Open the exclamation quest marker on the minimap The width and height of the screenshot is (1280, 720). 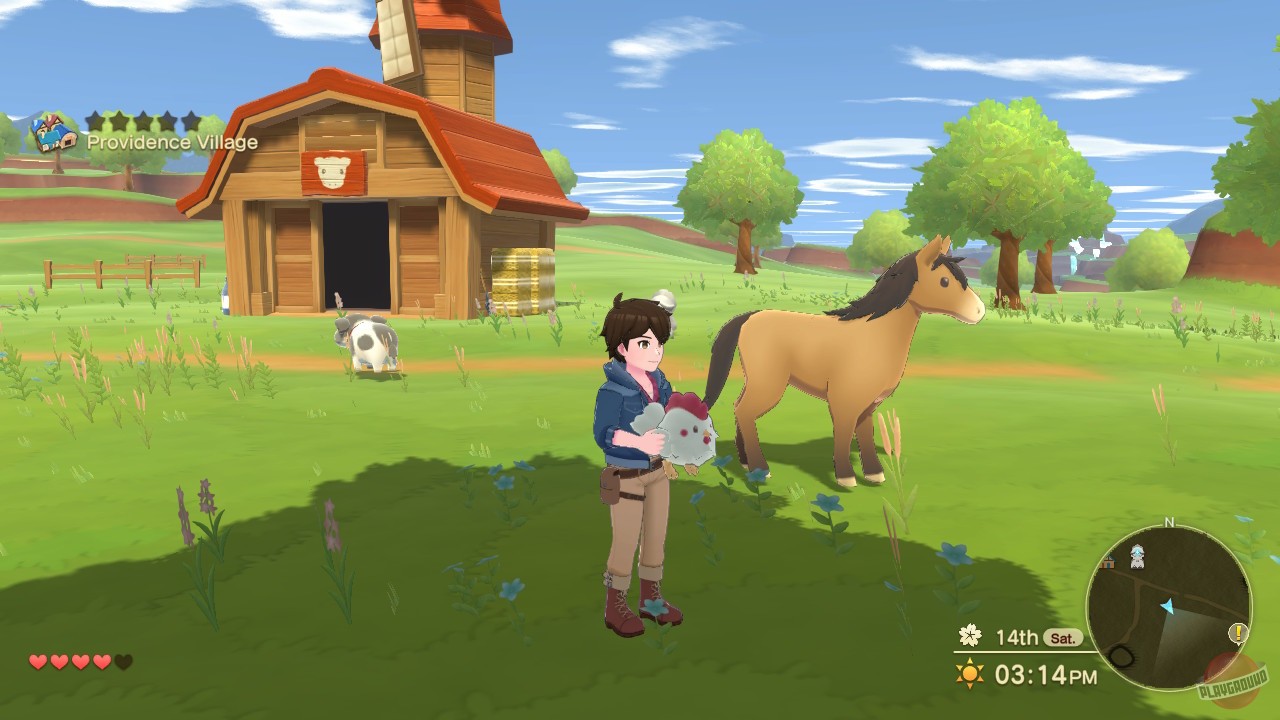[x=1237, y=634]
